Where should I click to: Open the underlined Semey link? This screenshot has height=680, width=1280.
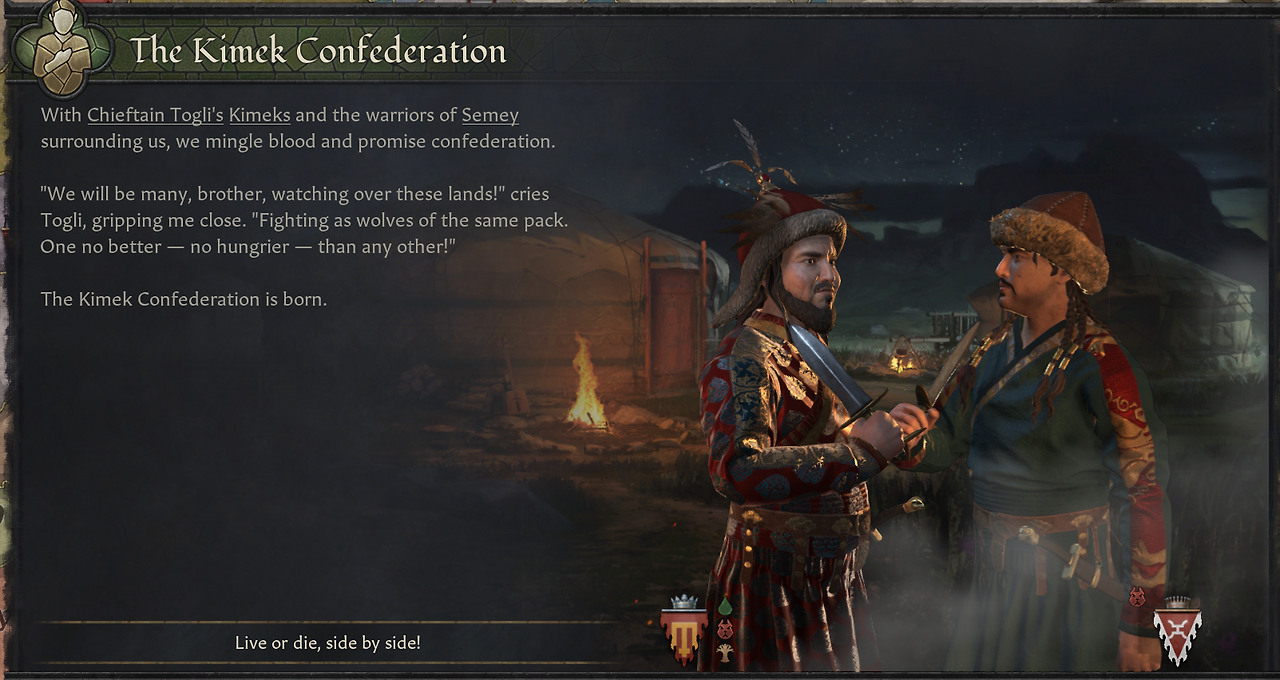coord(490,115)
